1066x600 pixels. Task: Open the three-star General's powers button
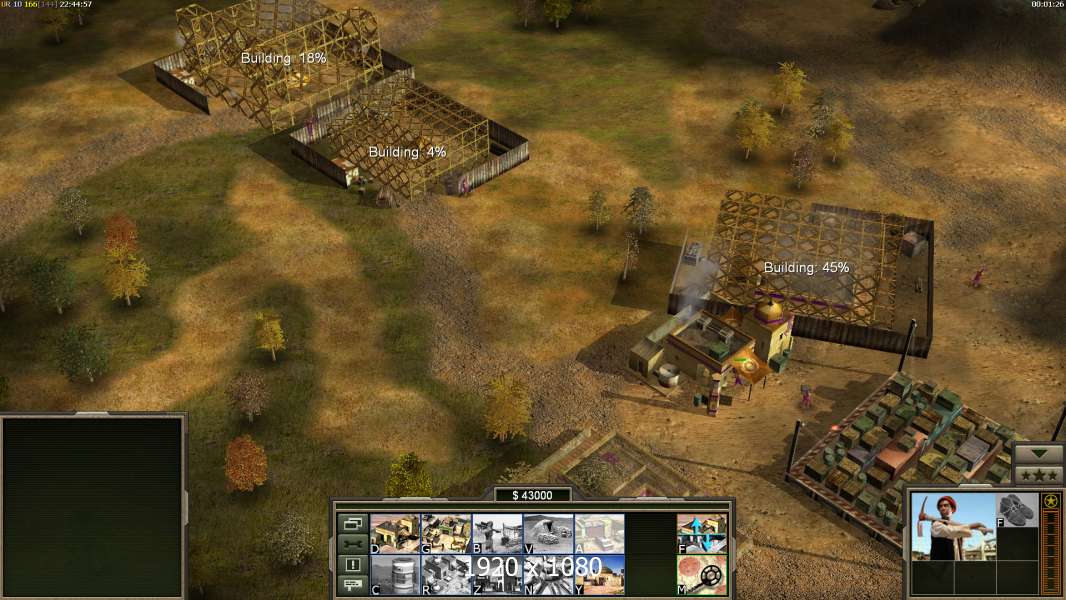[x=1038, y=474]
